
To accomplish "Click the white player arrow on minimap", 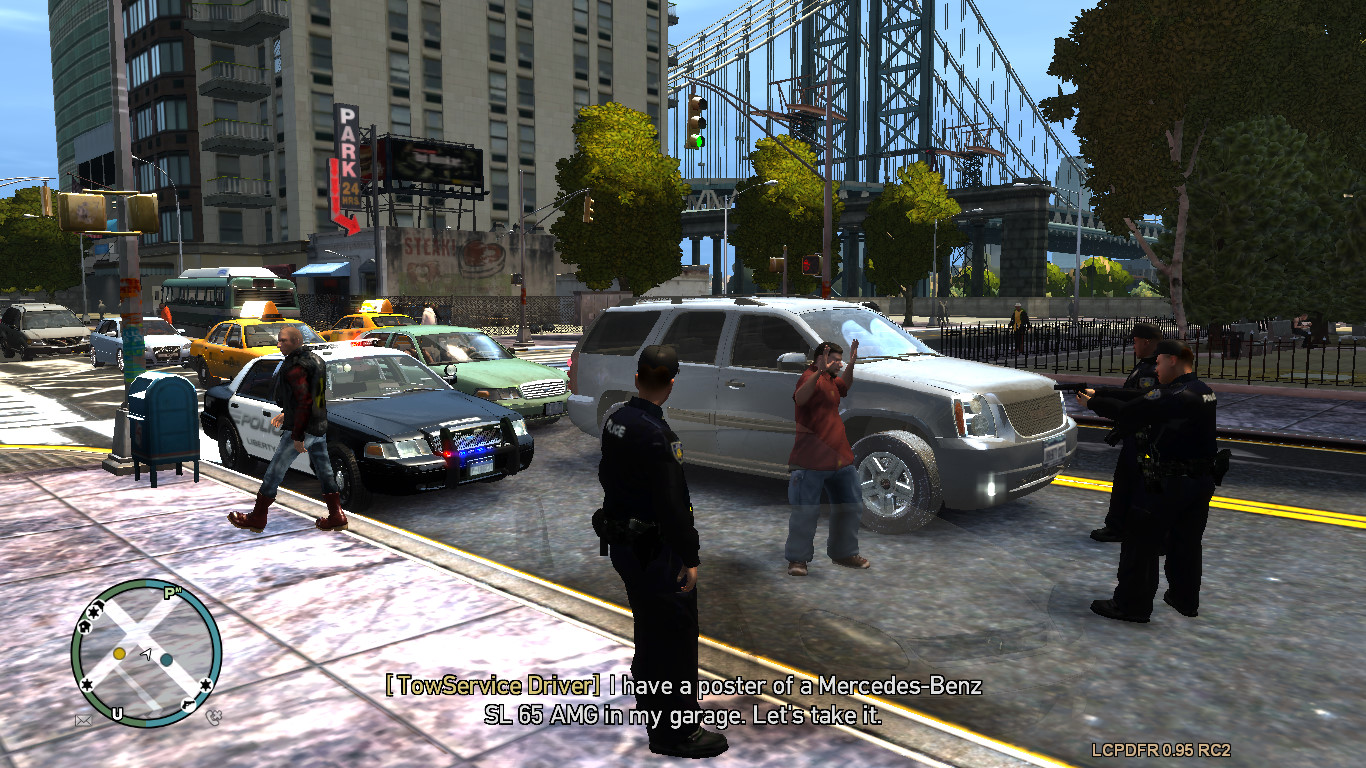I will tap(146, 654).
